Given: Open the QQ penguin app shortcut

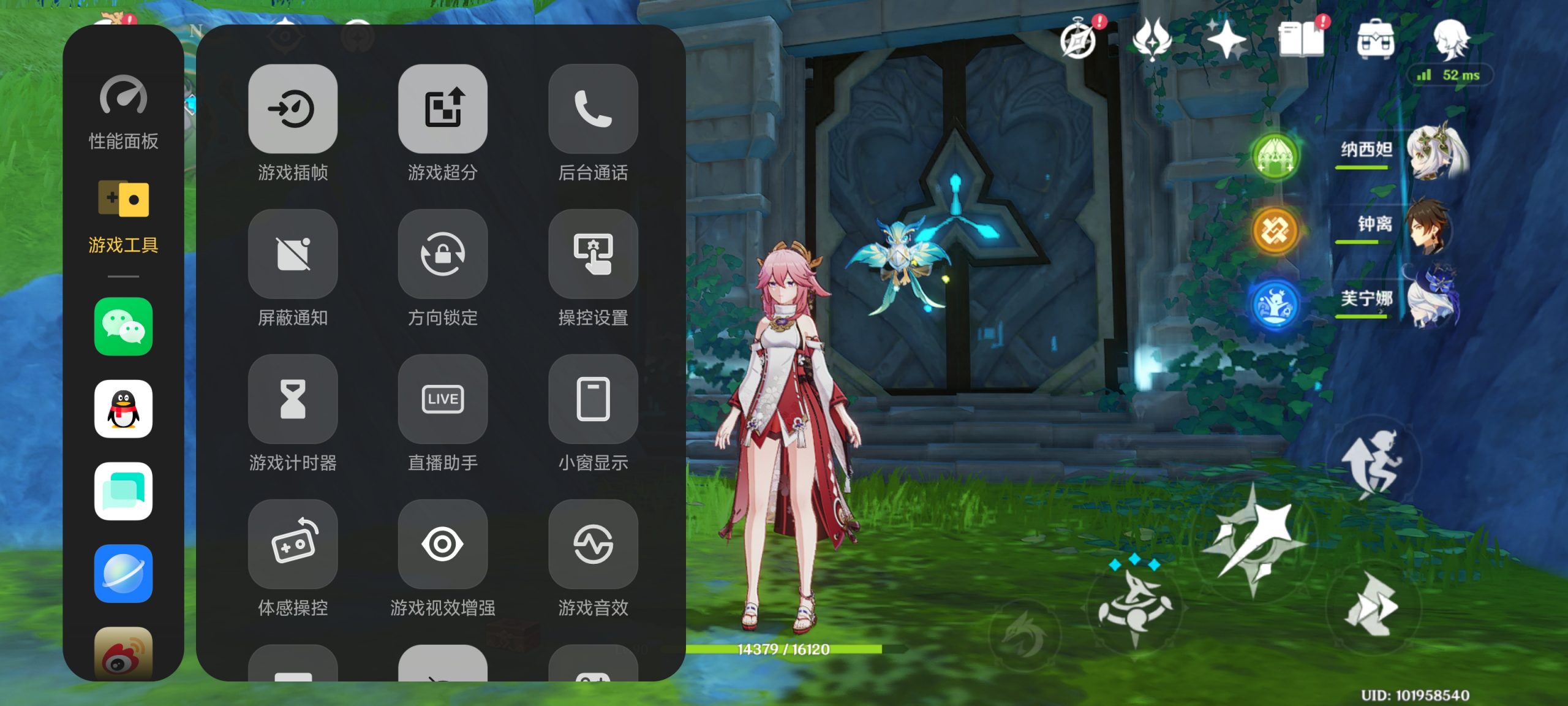Looking at the screenshot, I should point(123,409).
